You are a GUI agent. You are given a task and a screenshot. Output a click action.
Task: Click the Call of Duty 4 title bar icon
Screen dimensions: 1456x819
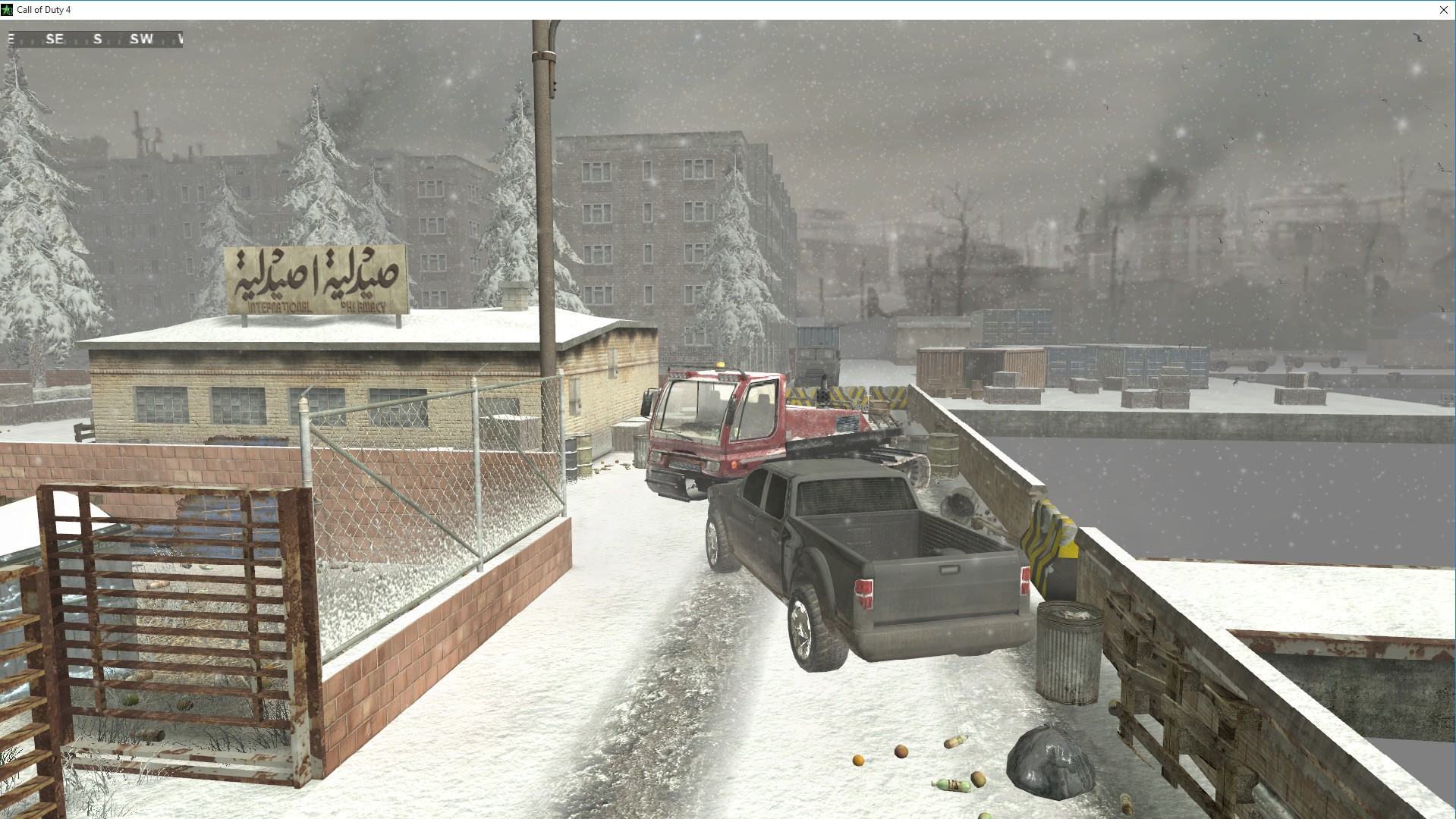click(8, 10)
